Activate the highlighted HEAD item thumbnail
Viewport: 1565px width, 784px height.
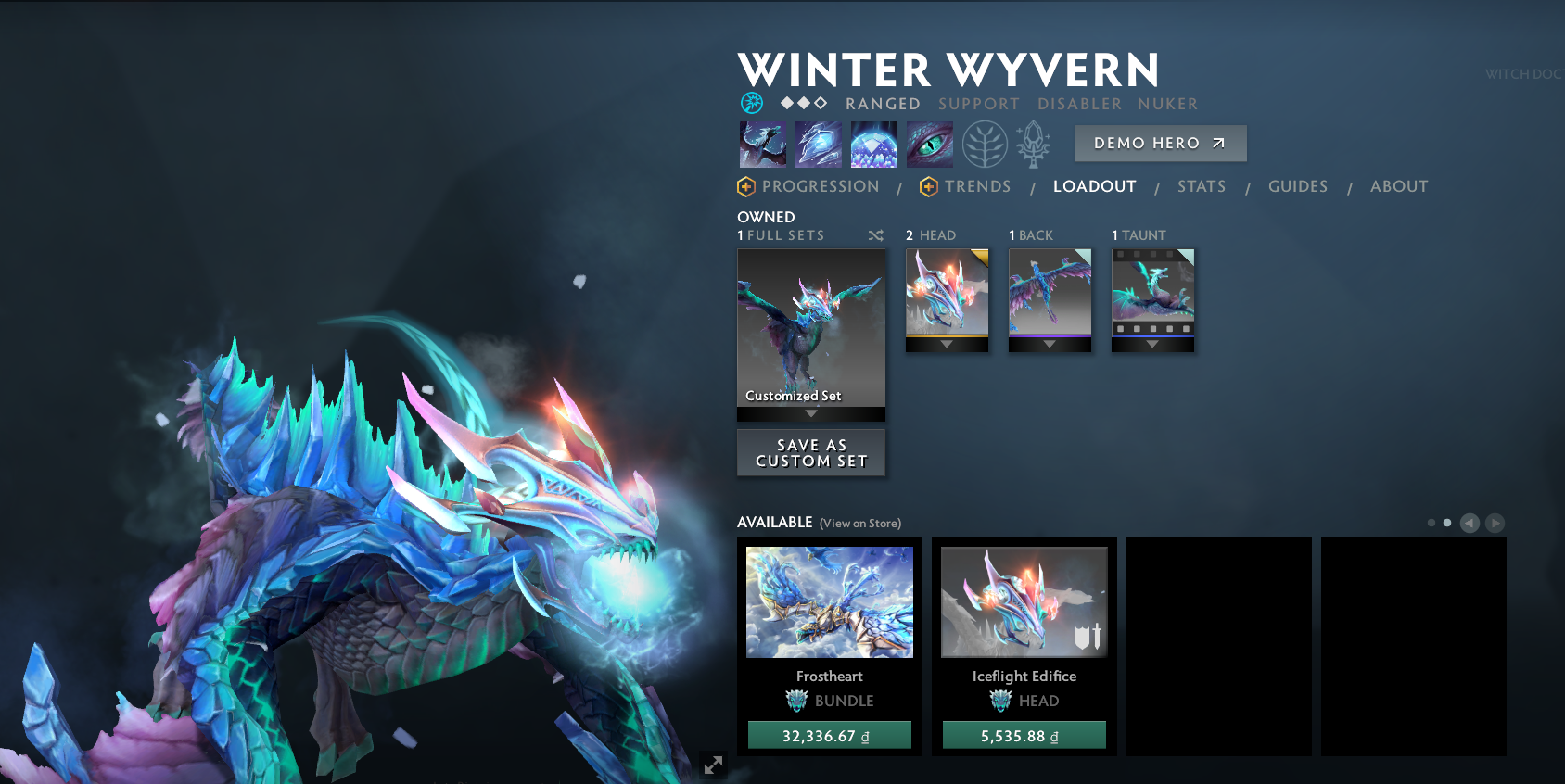coord(948,292)
